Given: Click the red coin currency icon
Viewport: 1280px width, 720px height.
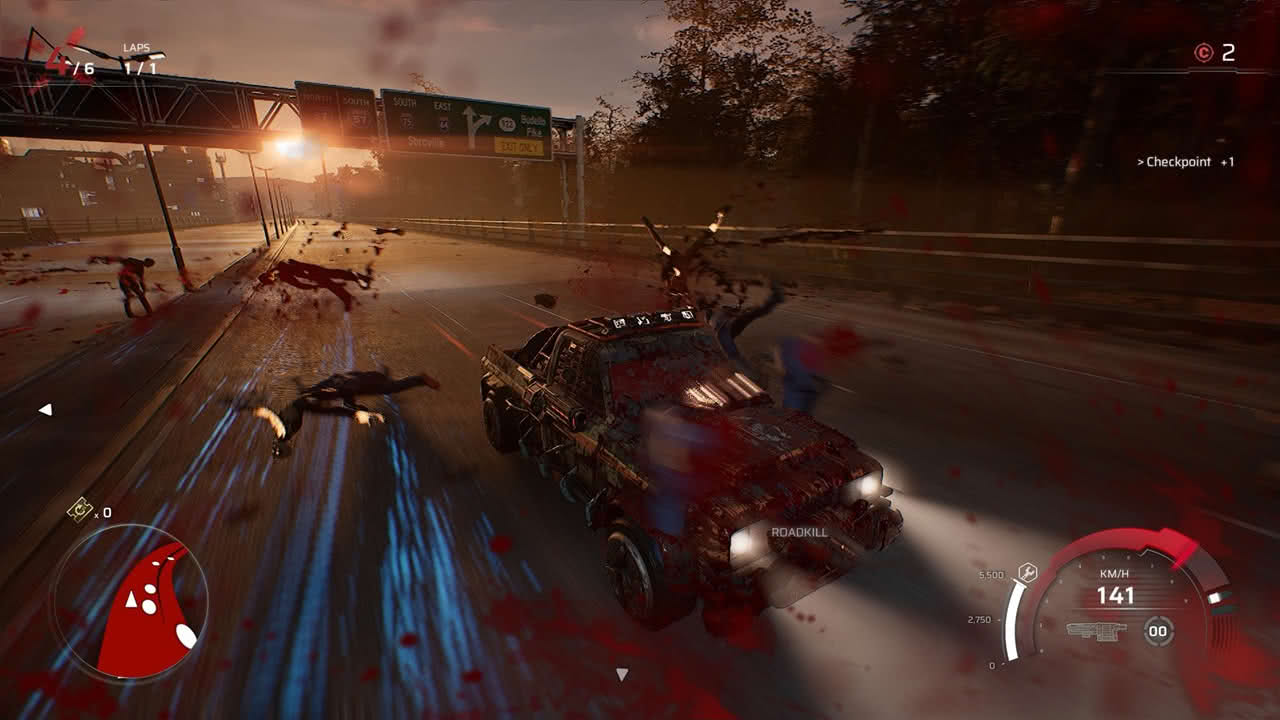Looking at the screenshot, I should [x=1203, y=54].
